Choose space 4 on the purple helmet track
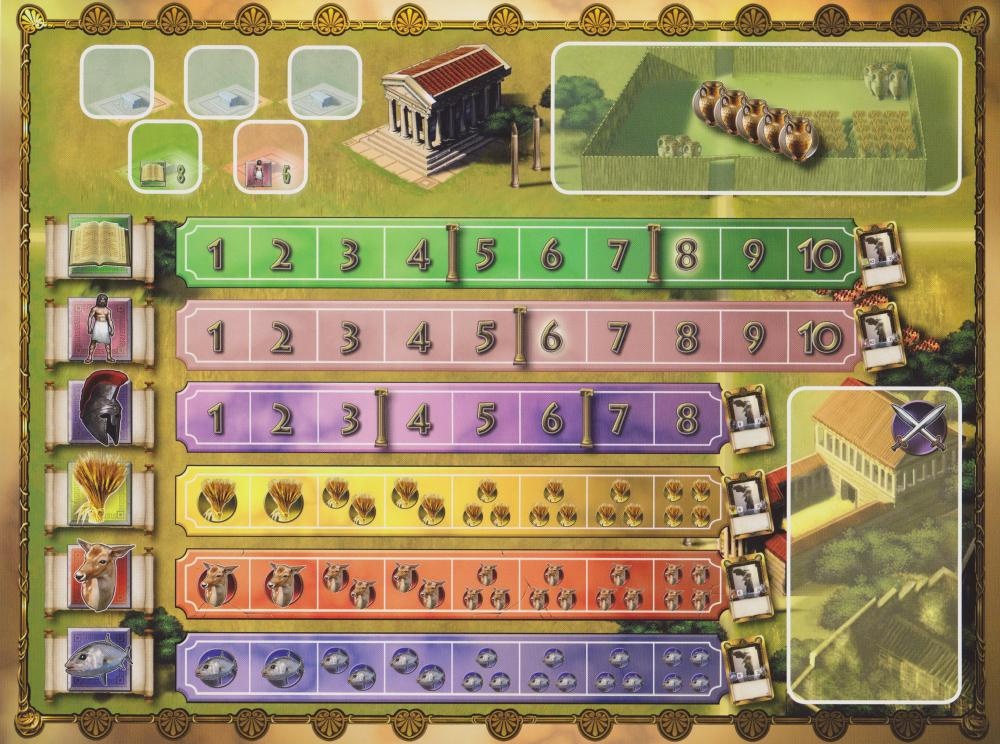 tap(419, 419)
